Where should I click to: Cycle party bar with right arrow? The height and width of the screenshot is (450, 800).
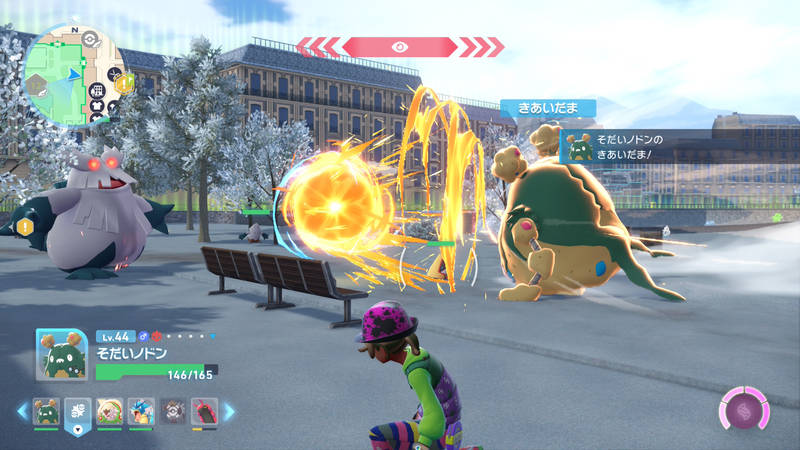229,411
